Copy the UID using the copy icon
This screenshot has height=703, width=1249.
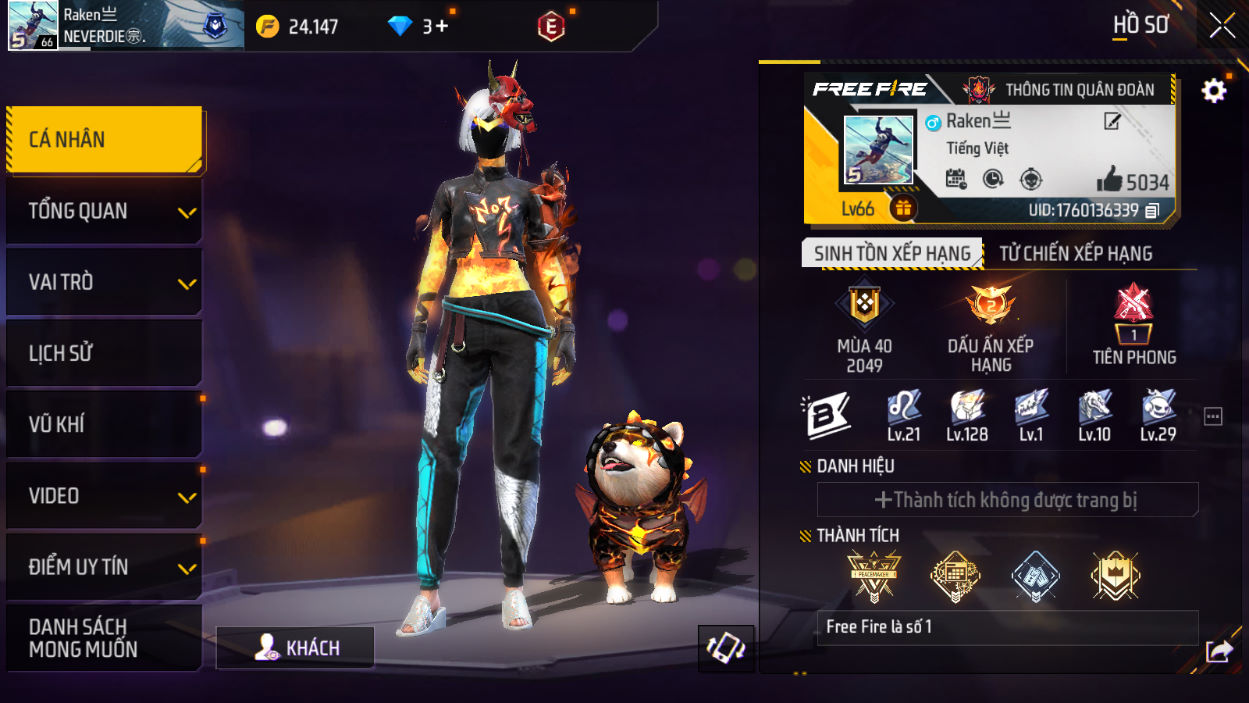[1153, 211]
